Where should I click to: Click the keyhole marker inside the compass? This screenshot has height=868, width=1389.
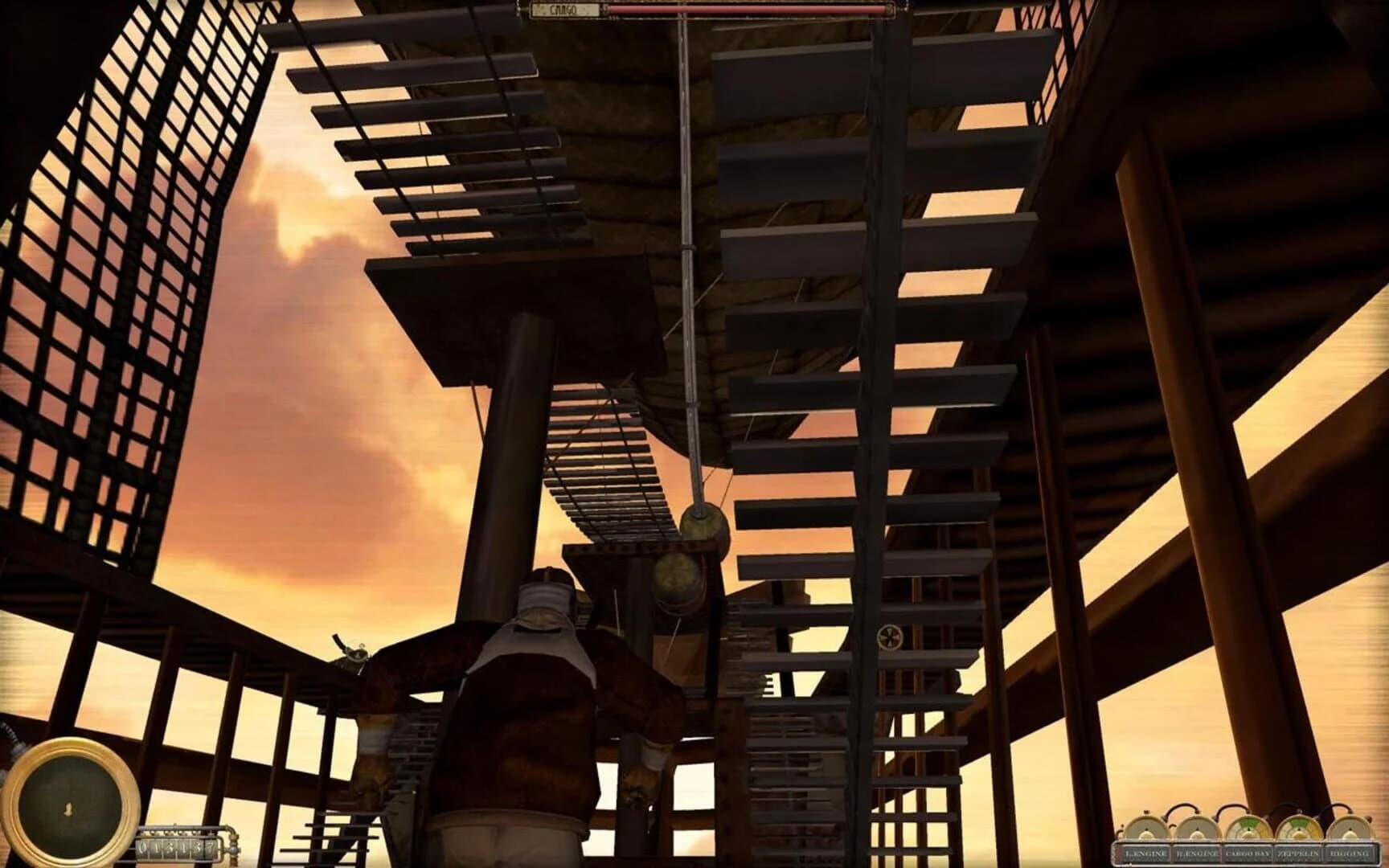[x=68, y=808]
